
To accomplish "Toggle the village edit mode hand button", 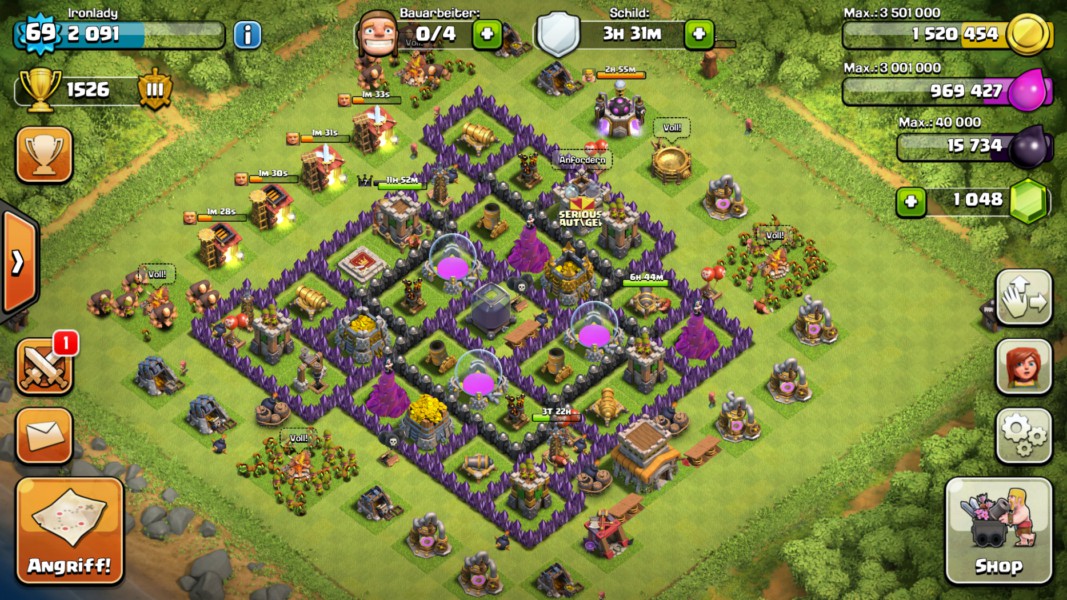I will 1023,297.
